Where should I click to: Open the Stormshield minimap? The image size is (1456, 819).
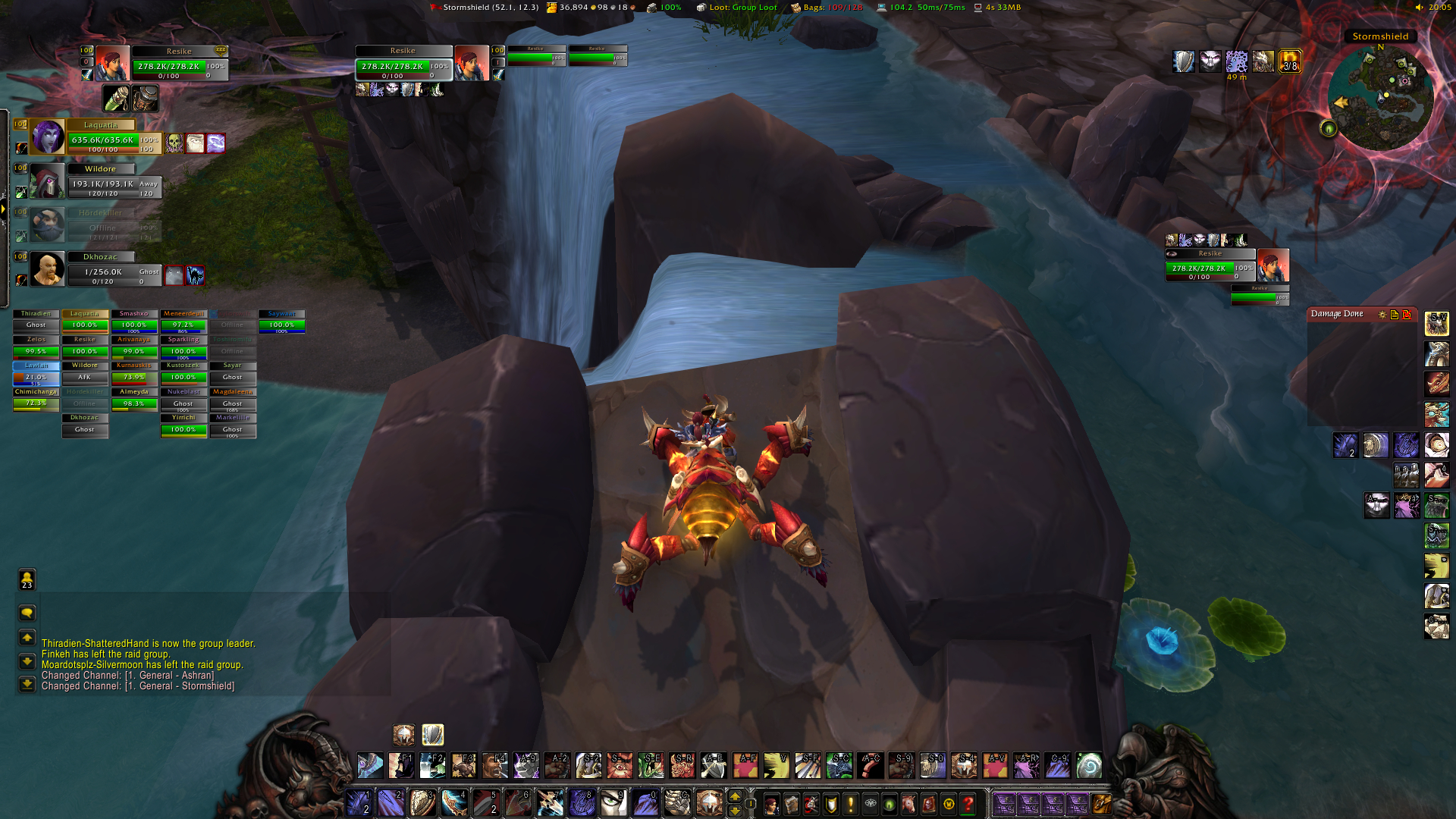tap(1381, 97)
